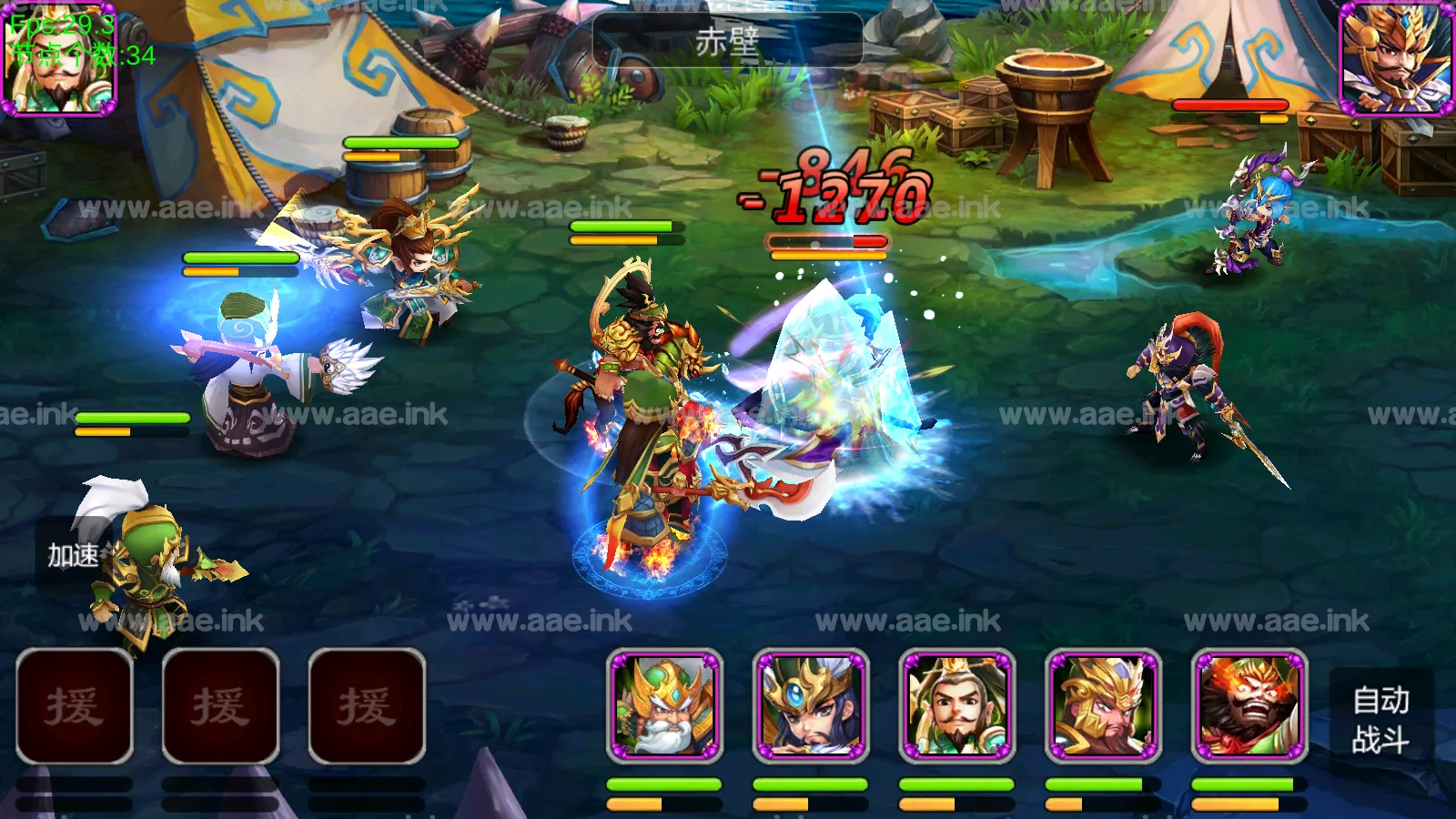This screenshot has width=1456, height=819.
Task: Toggle 自动战斗 auto battle
Action: 1380,719
